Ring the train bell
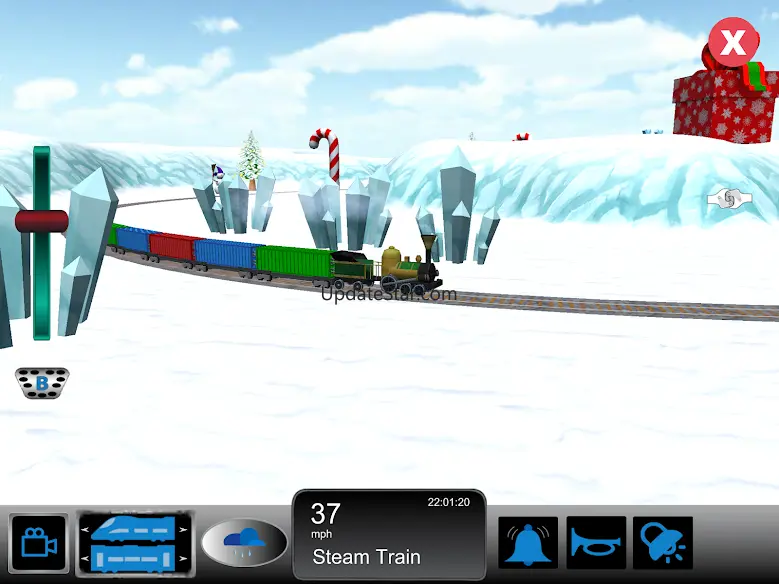Screen dimensions: 779x584 [528, 543]
